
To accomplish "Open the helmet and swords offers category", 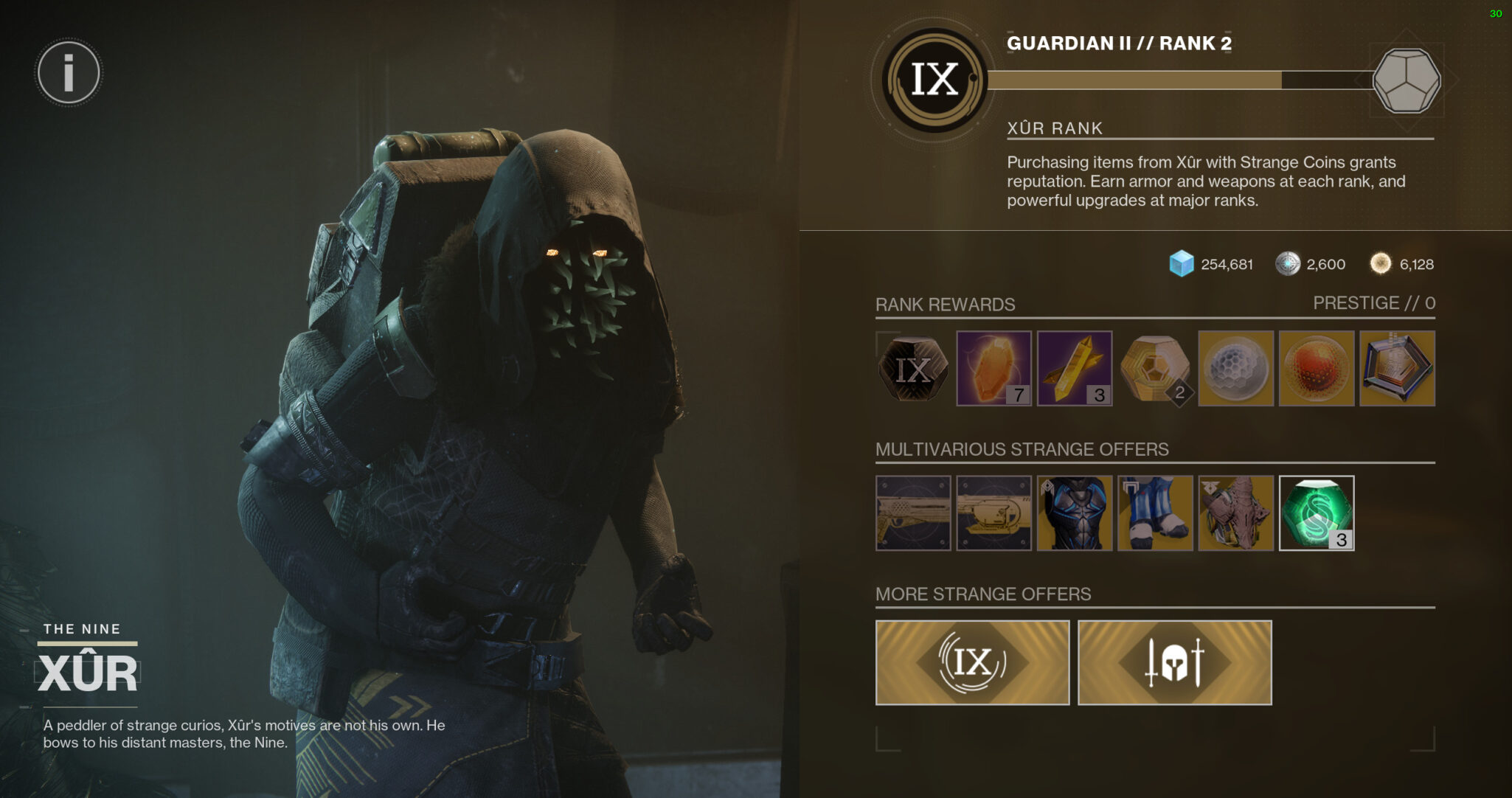I will tap(1174, 662).
